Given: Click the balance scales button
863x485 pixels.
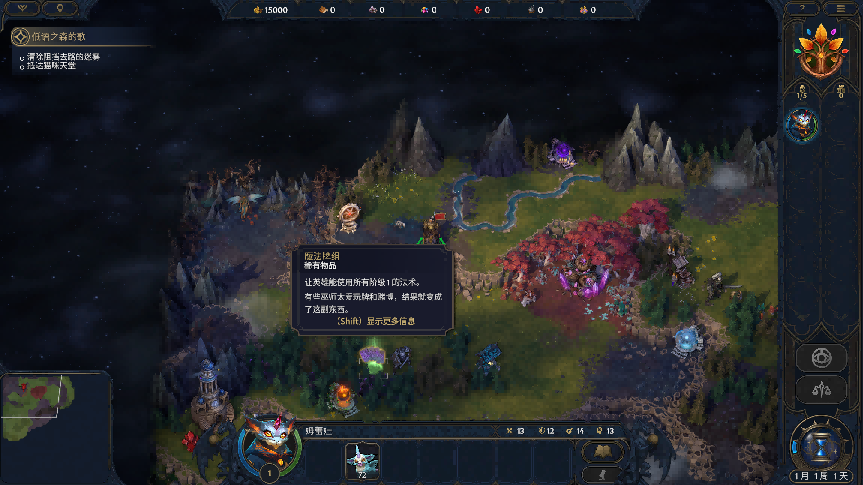Looking at the screenshot, I should tap(820, 390).
